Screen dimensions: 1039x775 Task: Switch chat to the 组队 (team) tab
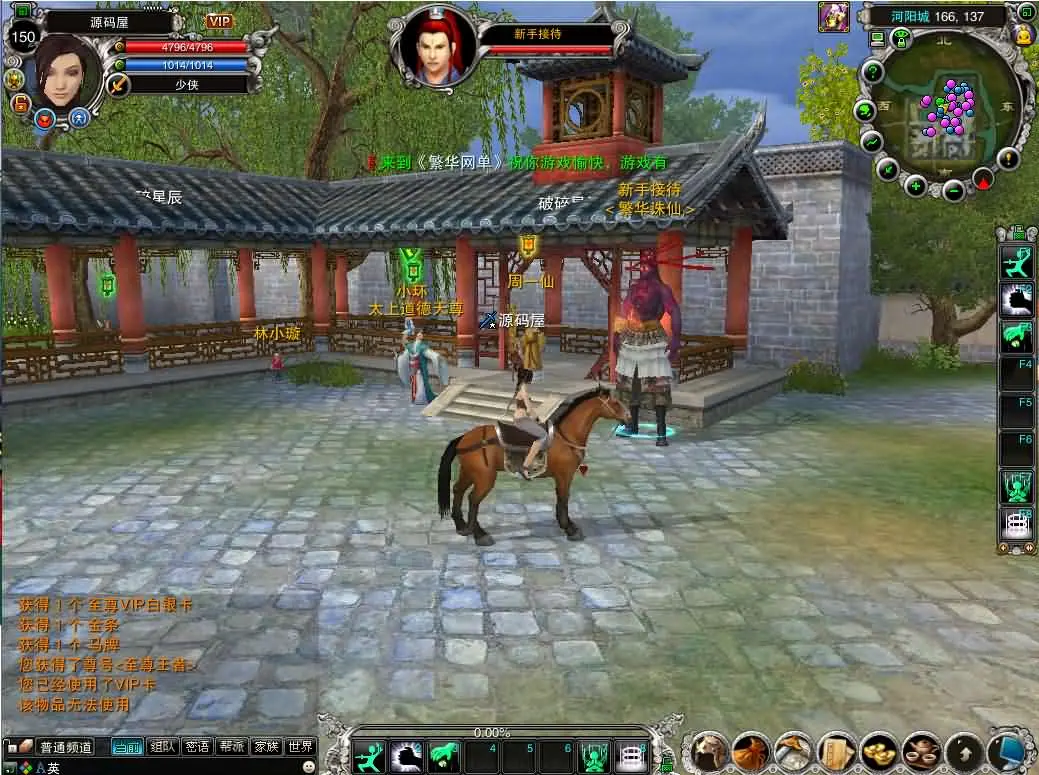[163, 746]
